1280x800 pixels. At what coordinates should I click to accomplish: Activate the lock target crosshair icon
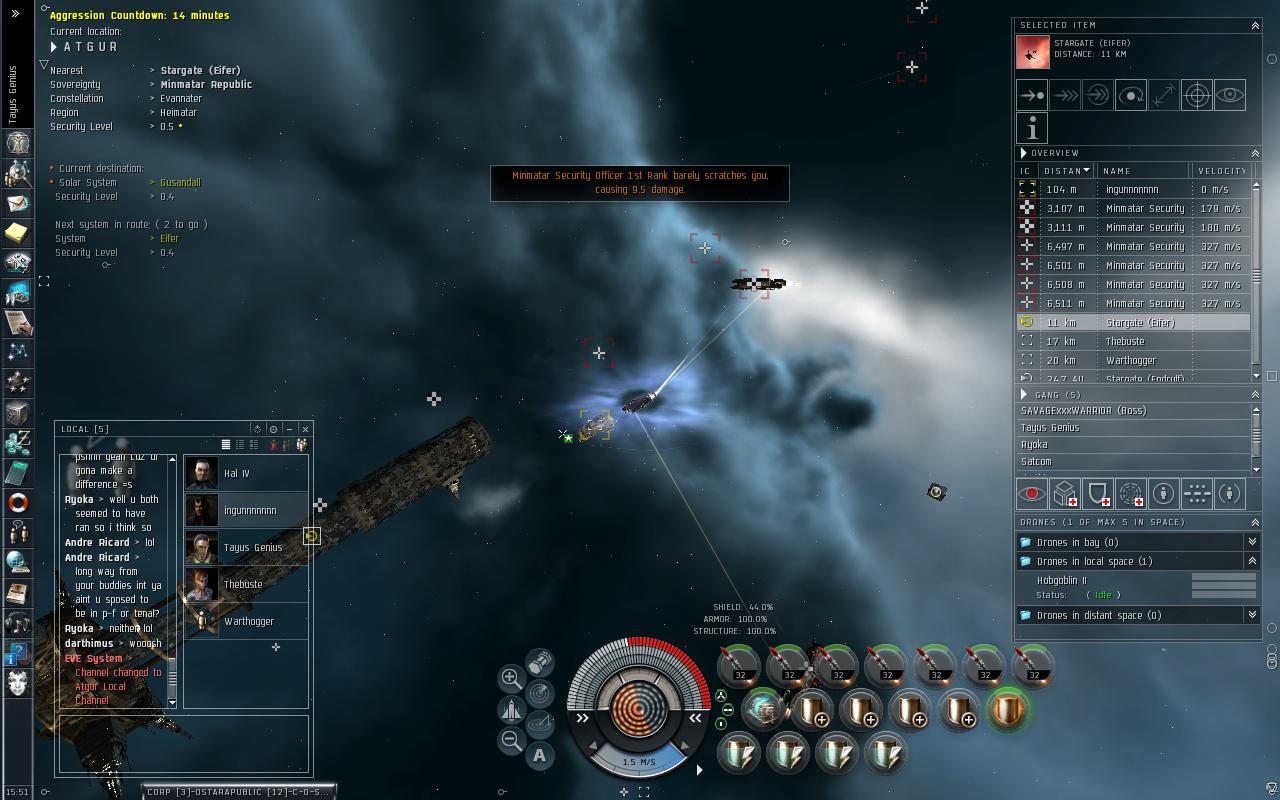[1196, 95]
